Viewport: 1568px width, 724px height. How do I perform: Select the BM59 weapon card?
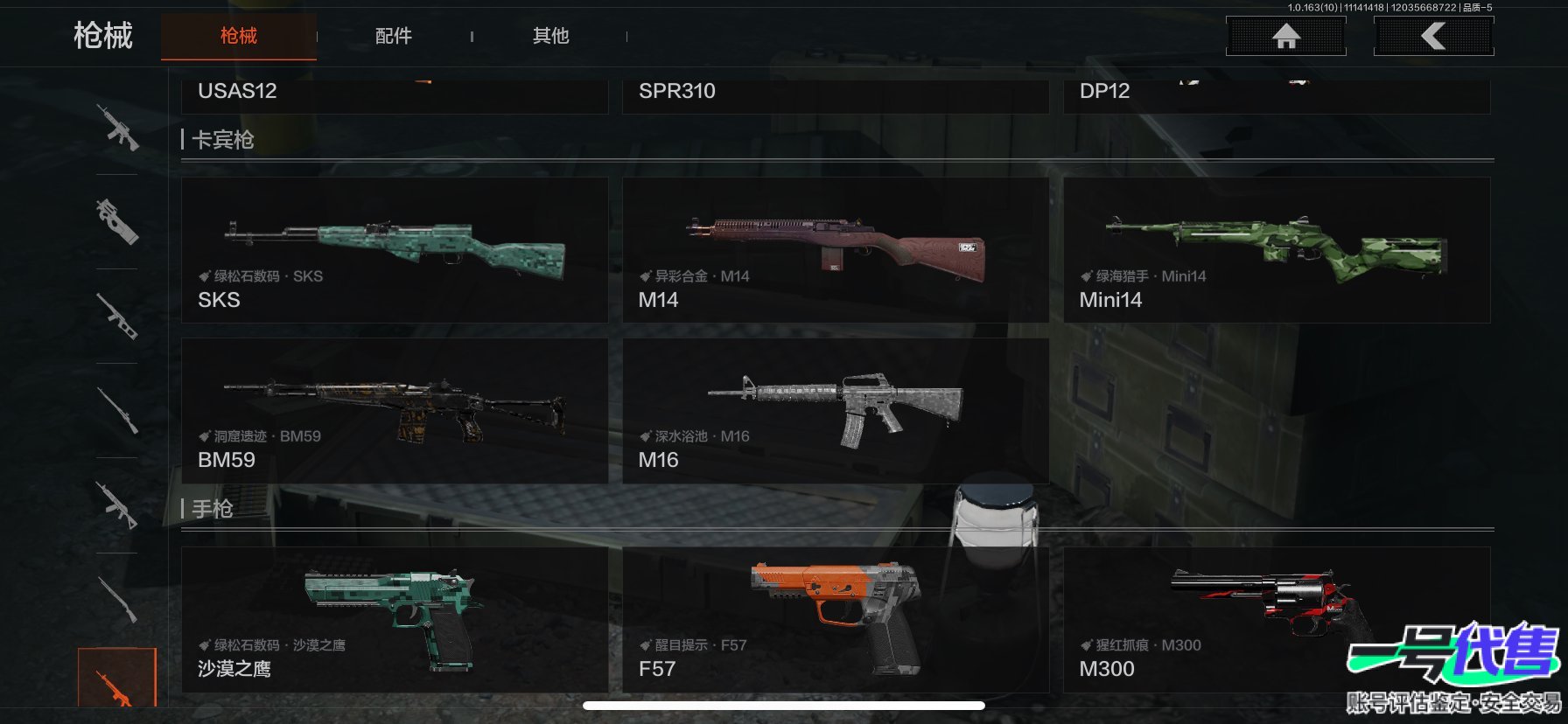pyautogui.click(x=395, y=411)
